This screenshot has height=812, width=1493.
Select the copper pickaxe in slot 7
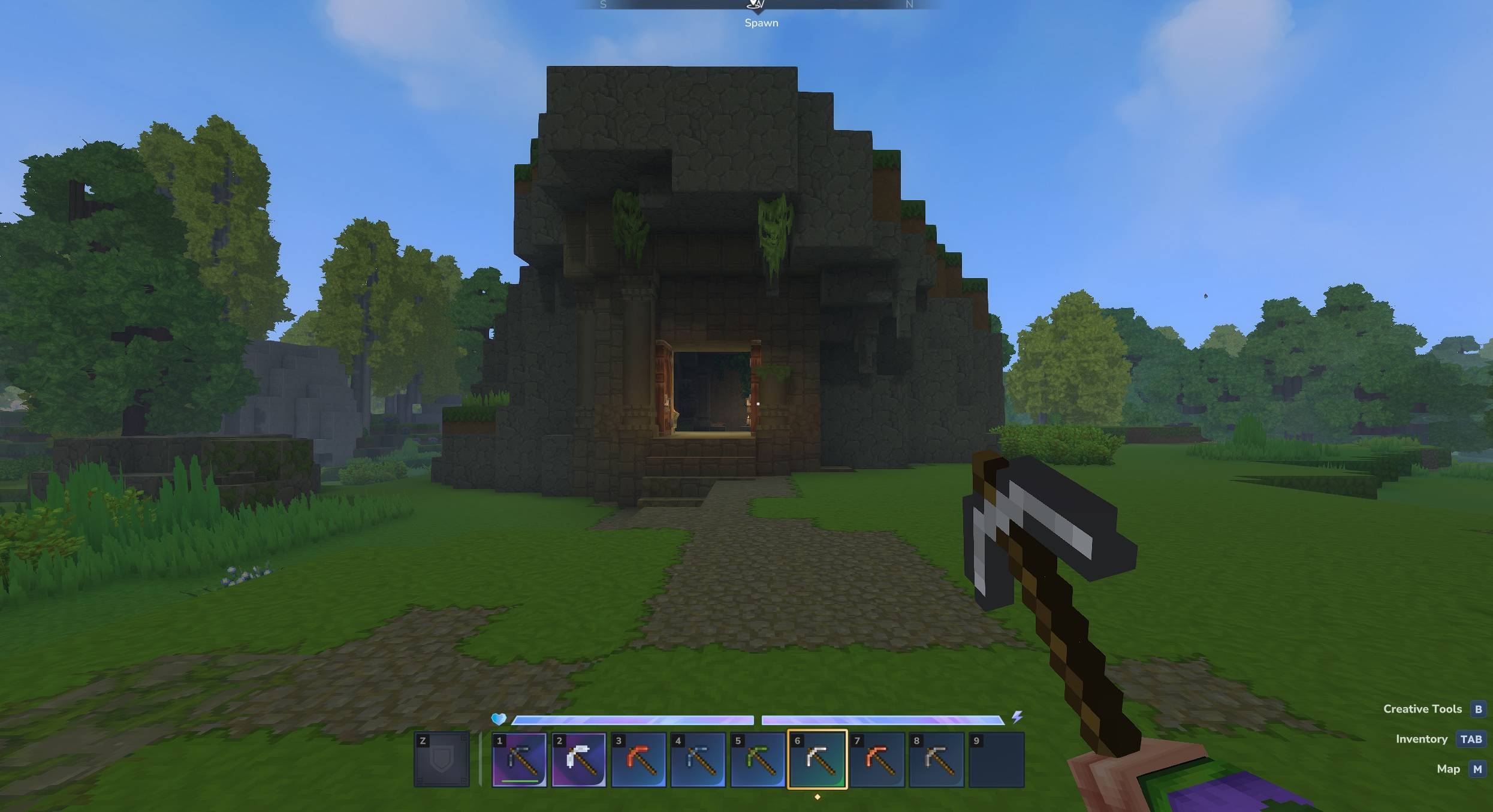pyautogui.click(x=877, y=759)
